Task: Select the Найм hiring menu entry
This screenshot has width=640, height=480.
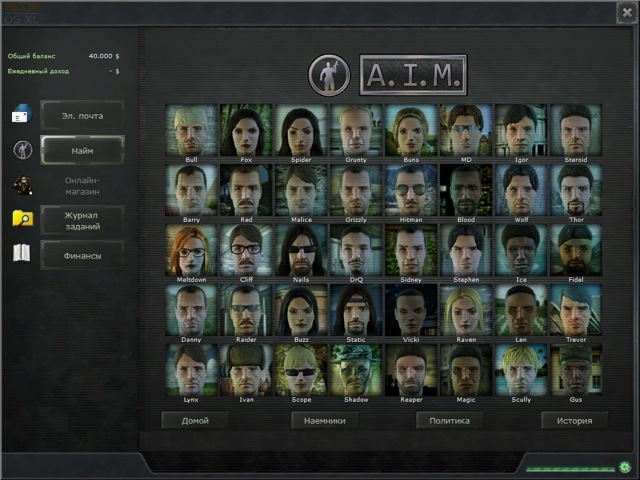Action: [82, 150]
